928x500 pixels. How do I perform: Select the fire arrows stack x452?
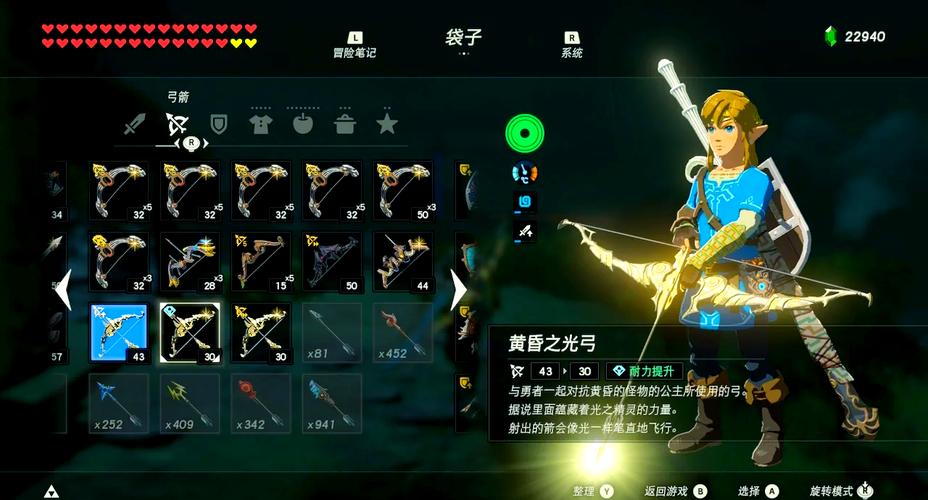click(404, 333)
